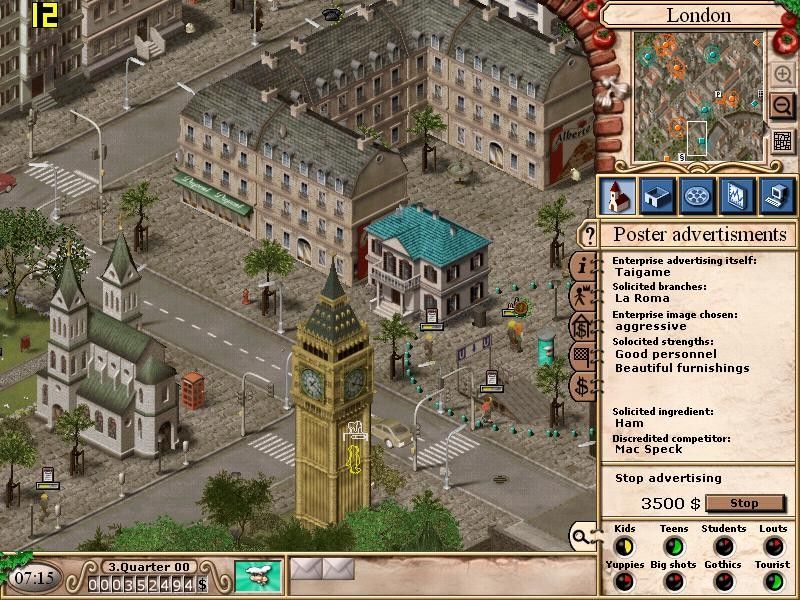
Task: Zoom in on the minimap
Action: 782,74
